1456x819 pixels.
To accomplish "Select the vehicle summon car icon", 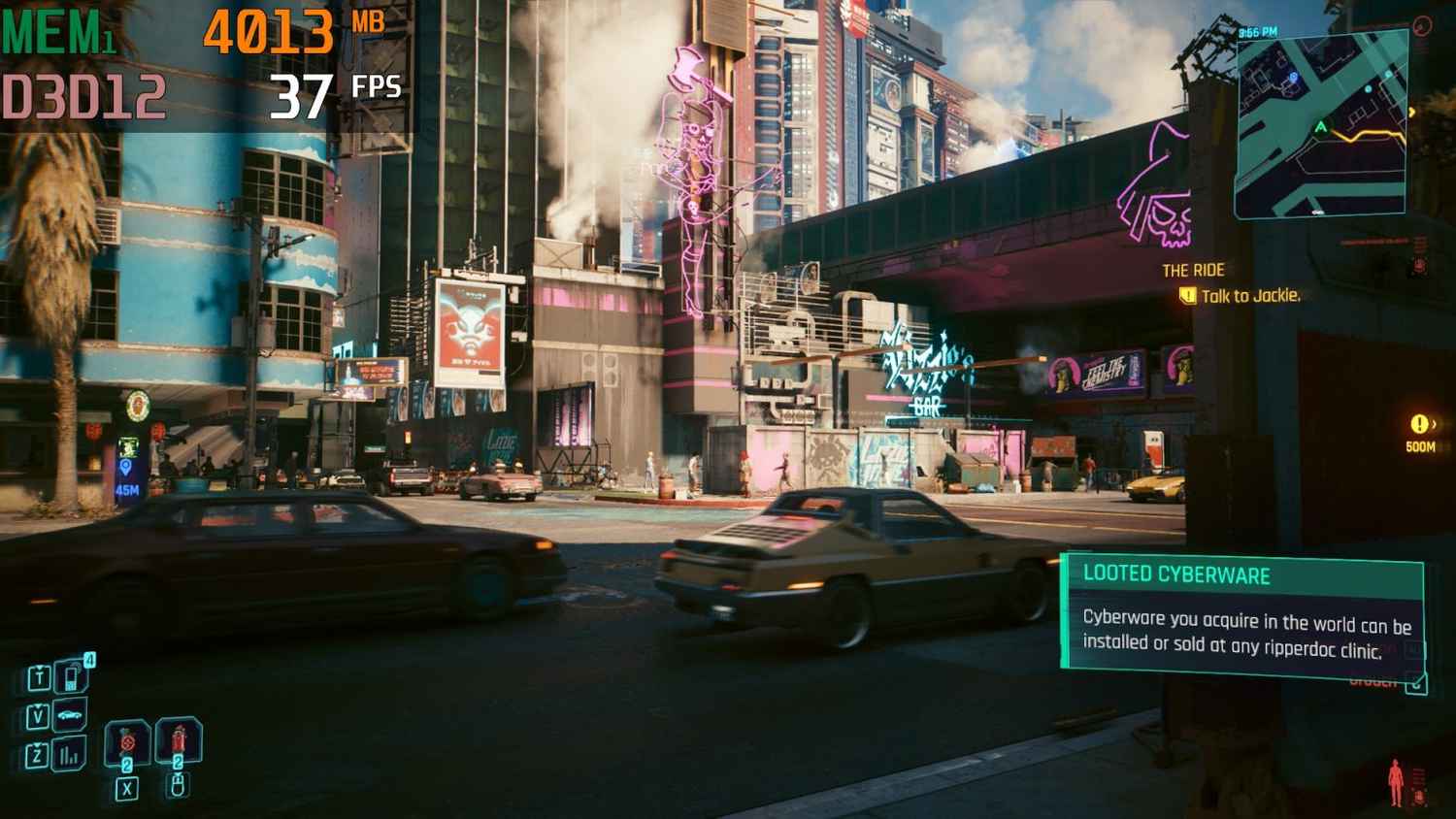I will coord(70,714).
